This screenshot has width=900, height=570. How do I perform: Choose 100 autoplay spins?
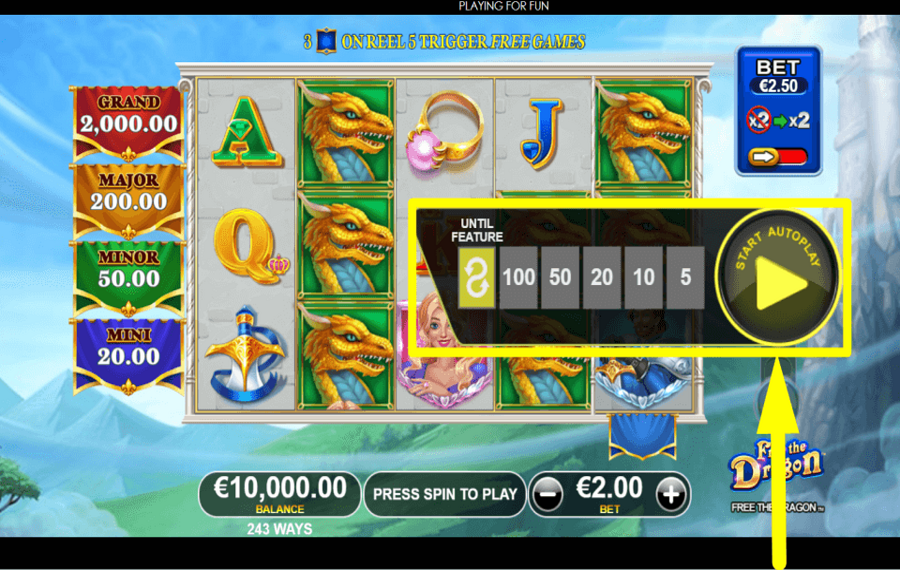(x=518, y=277)
